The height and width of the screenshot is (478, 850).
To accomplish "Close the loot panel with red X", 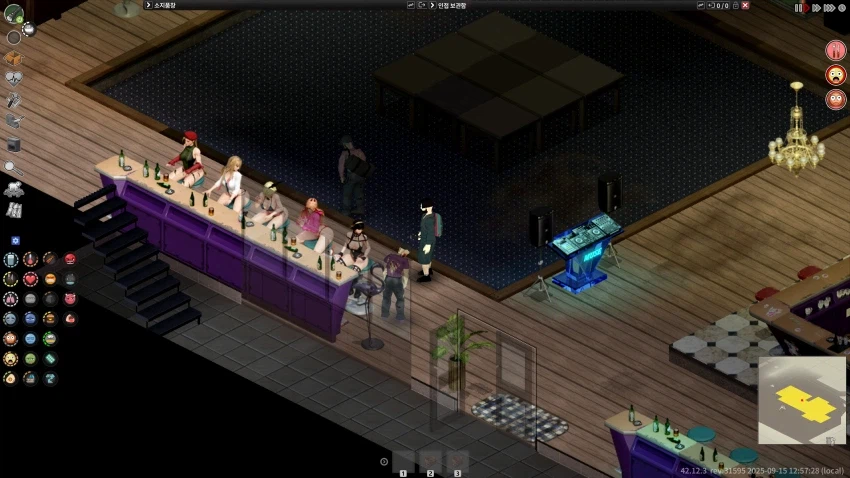I will [x=745, y=5].
